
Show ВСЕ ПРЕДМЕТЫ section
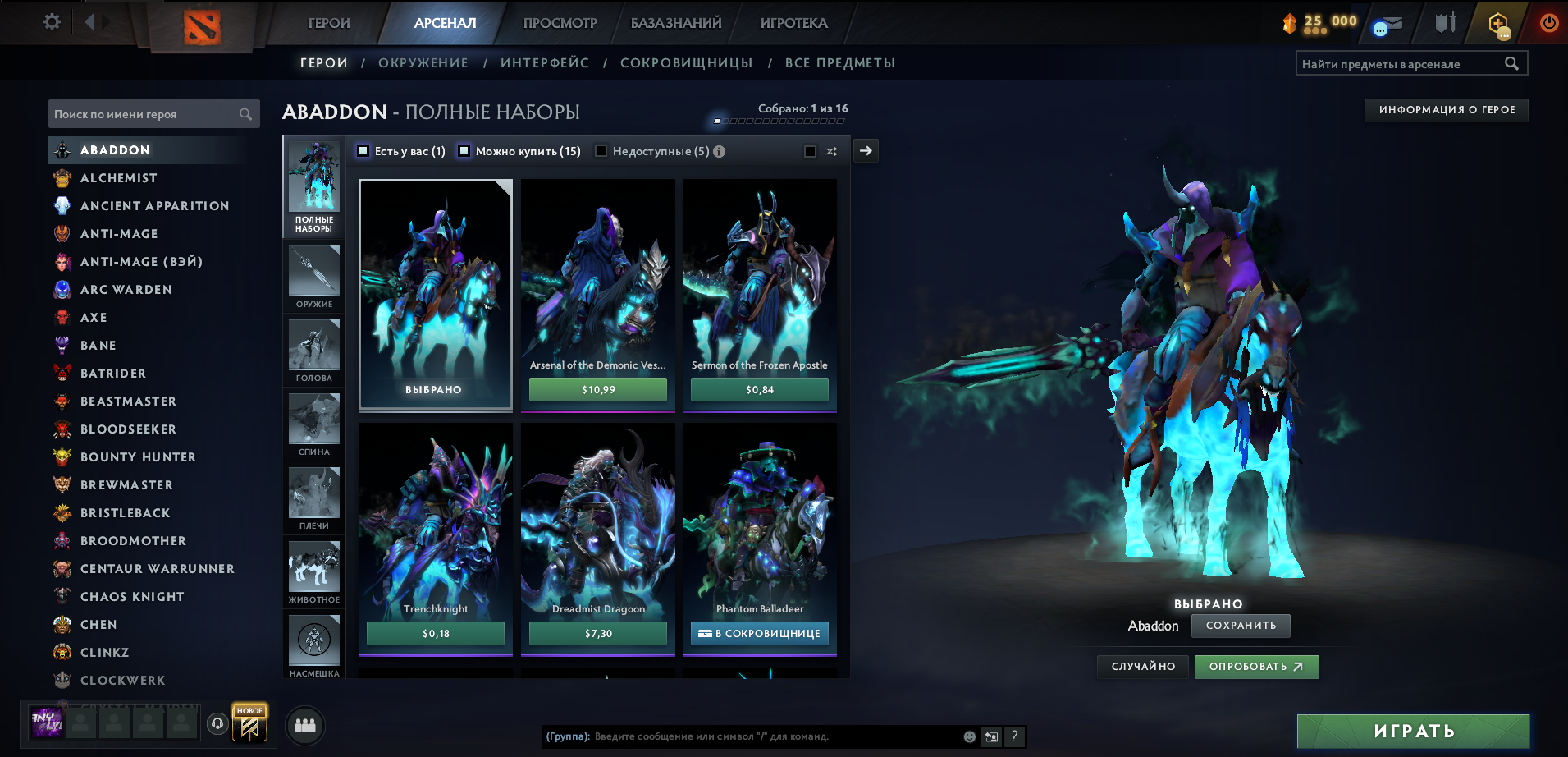point(839,63)
